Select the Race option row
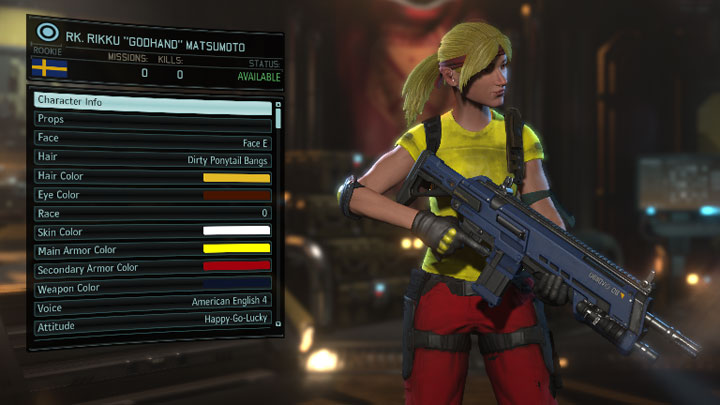The image size is (720, 405). tap(152, 214)
